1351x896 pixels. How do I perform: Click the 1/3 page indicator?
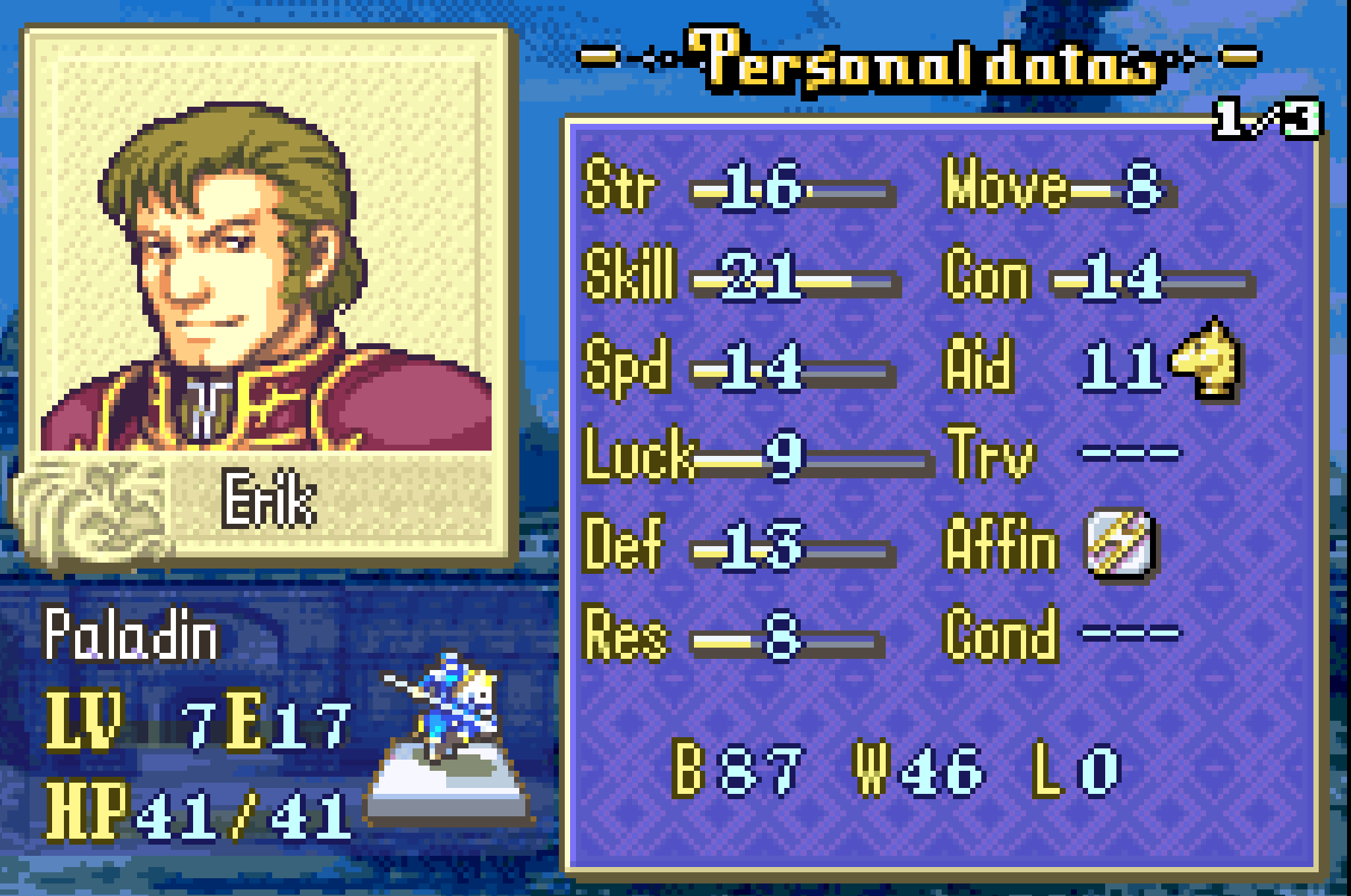(1267, 119)
